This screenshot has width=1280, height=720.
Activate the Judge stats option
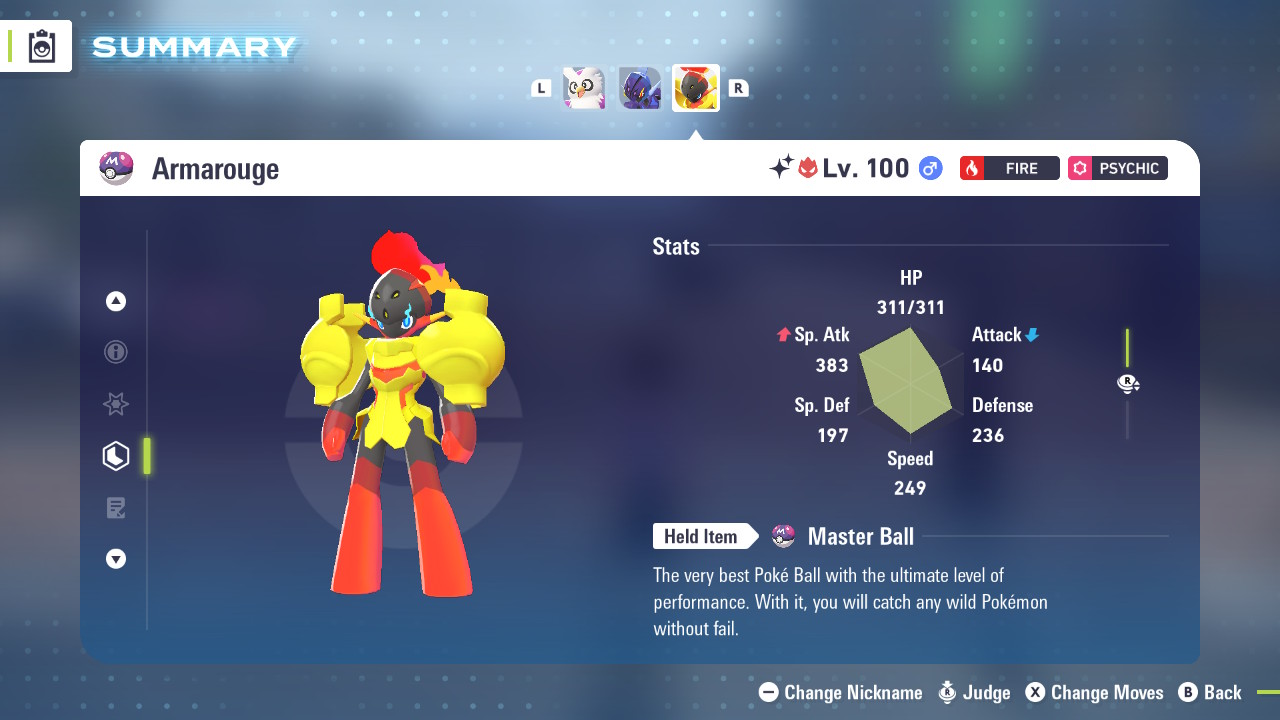point(974,692)
